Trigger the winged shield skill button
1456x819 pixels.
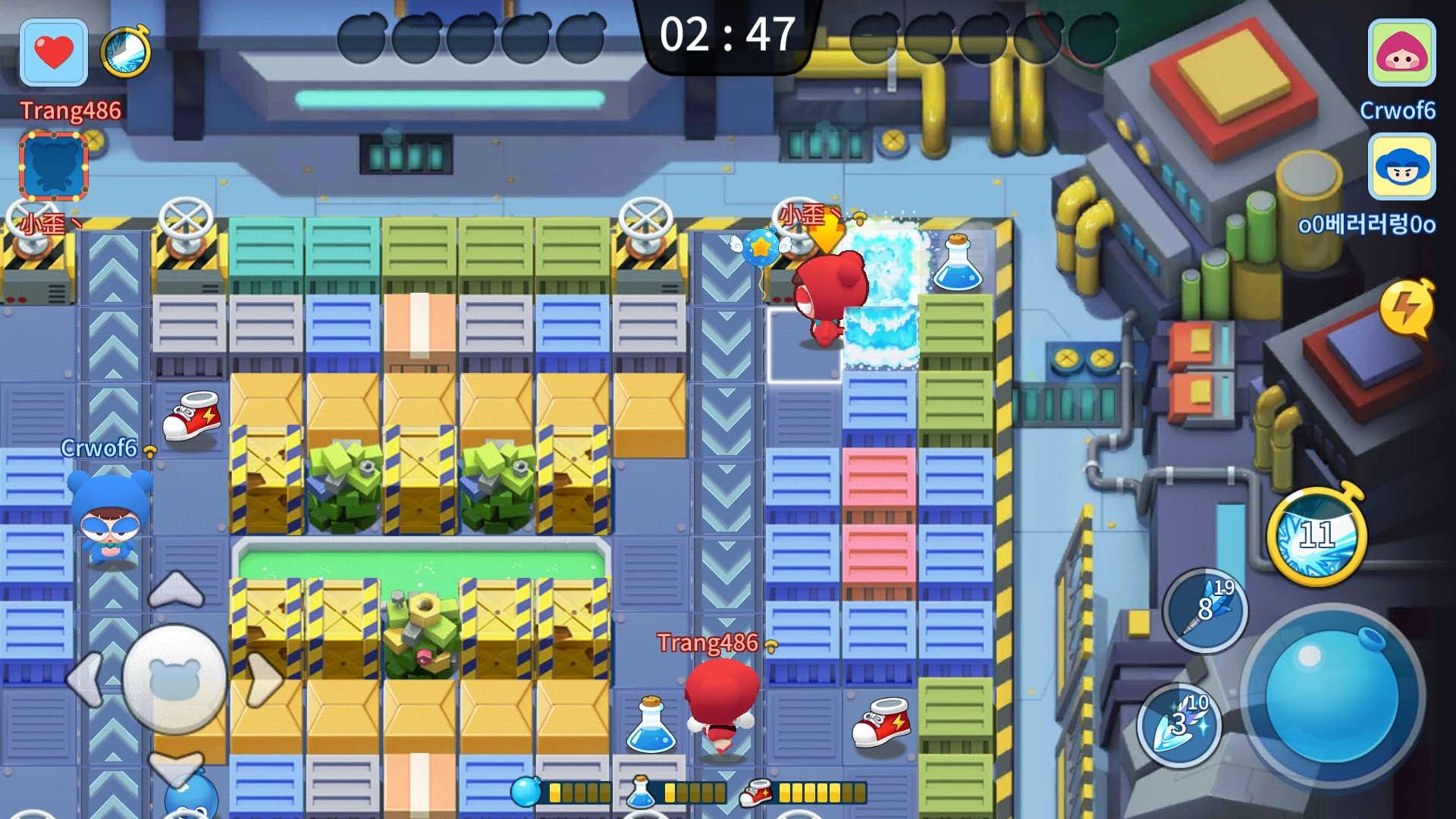(x=1180, y=725)
